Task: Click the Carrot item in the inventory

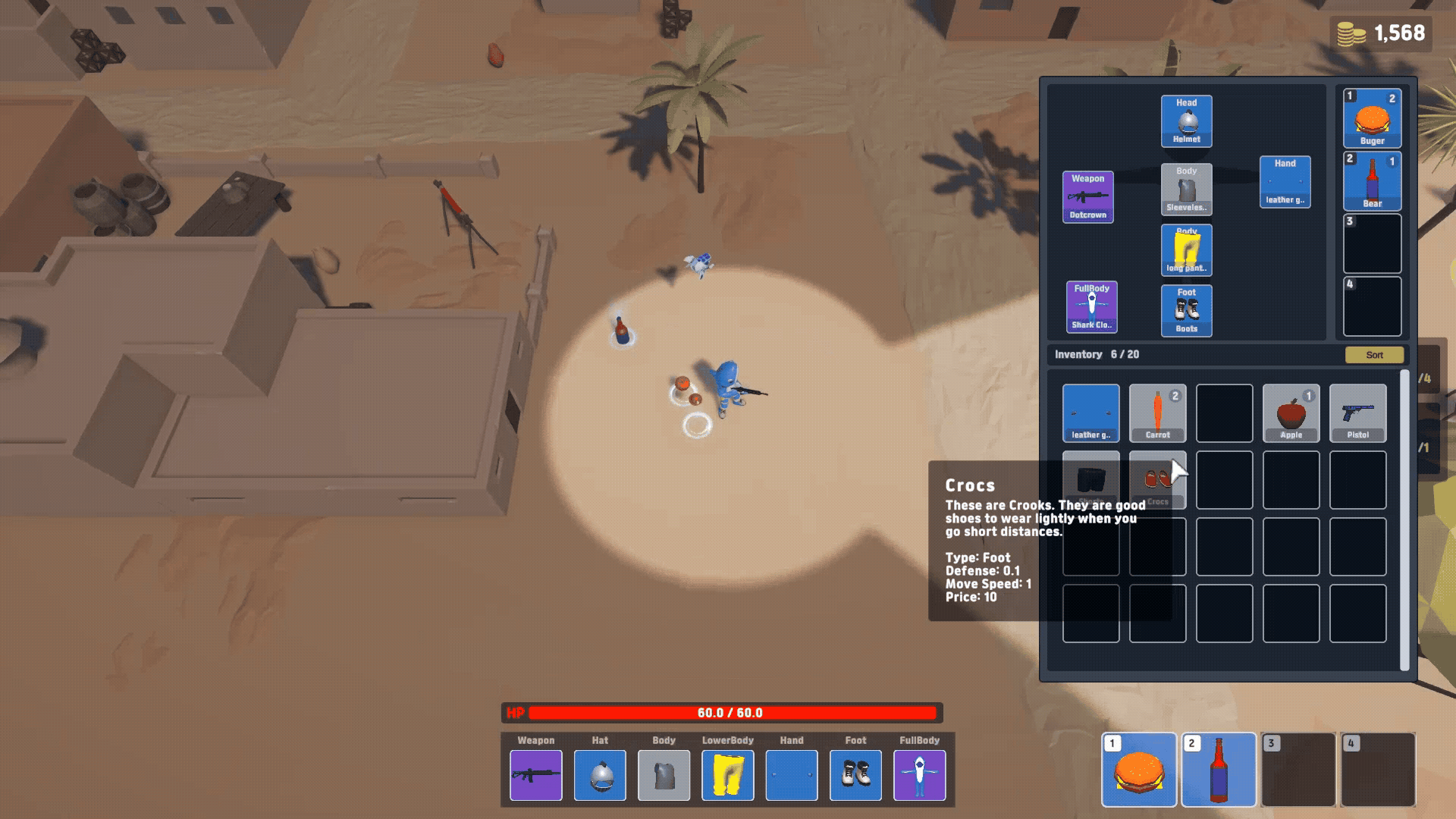Action: pyautogui.click(x=1158, y=413)
